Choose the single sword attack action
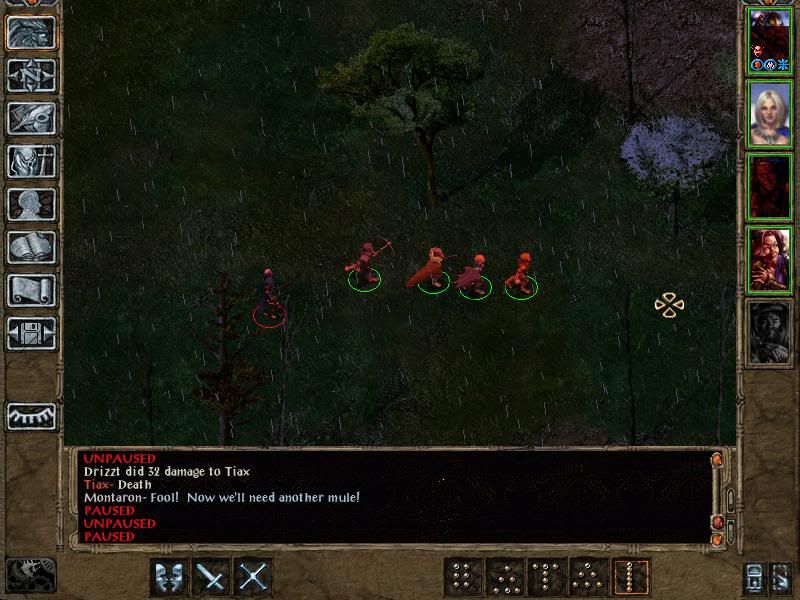The width and height of the screenshot is (800, 600). pyautogui.click(x=212, y=577)
